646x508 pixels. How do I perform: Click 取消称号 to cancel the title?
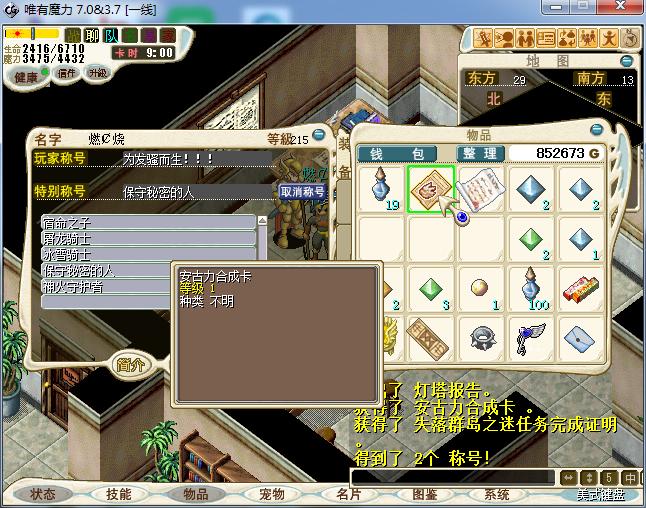point(301,191)
